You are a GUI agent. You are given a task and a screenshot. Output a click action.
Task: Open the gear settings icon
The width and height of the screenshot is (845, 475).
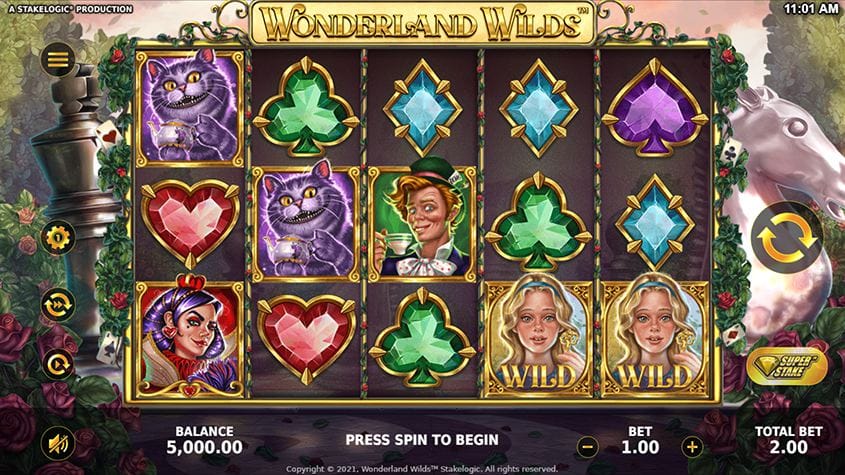pos(57,238)
